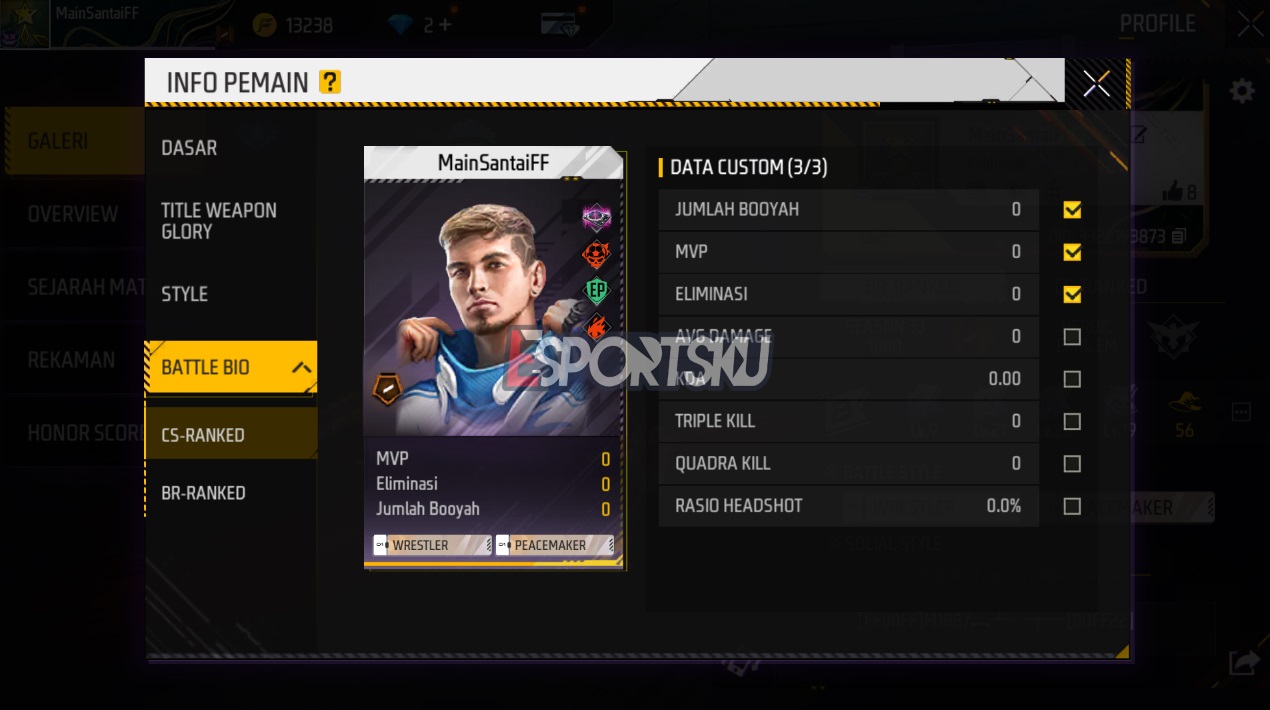Tick the Avg Damage checkbox
1270x710 pixels.
(x=1072, y=337)
